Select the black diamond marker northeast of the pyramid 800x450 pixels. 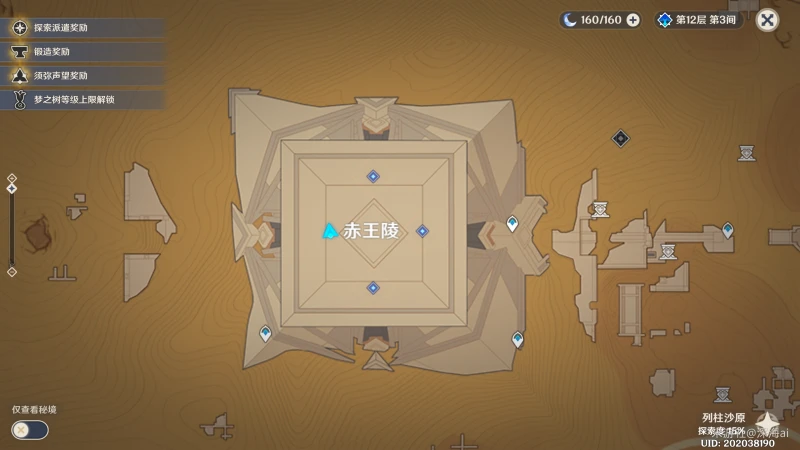[621, 138]
